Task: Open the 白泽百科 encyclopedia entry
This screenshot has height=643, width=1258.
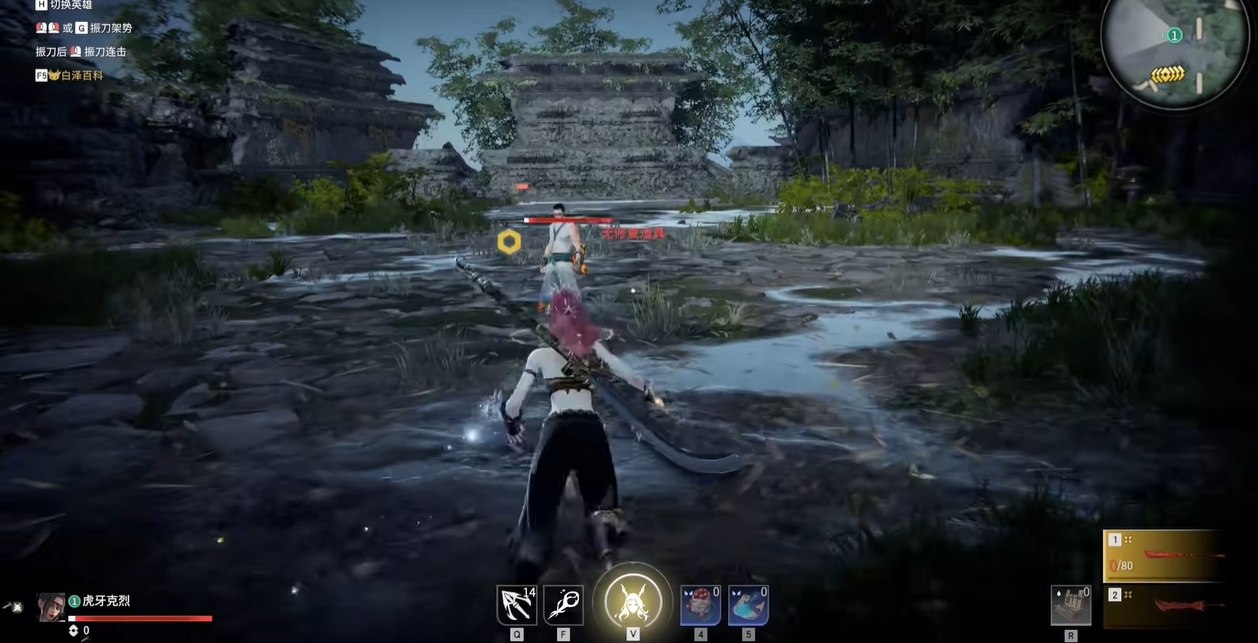Action: (82, 75)
